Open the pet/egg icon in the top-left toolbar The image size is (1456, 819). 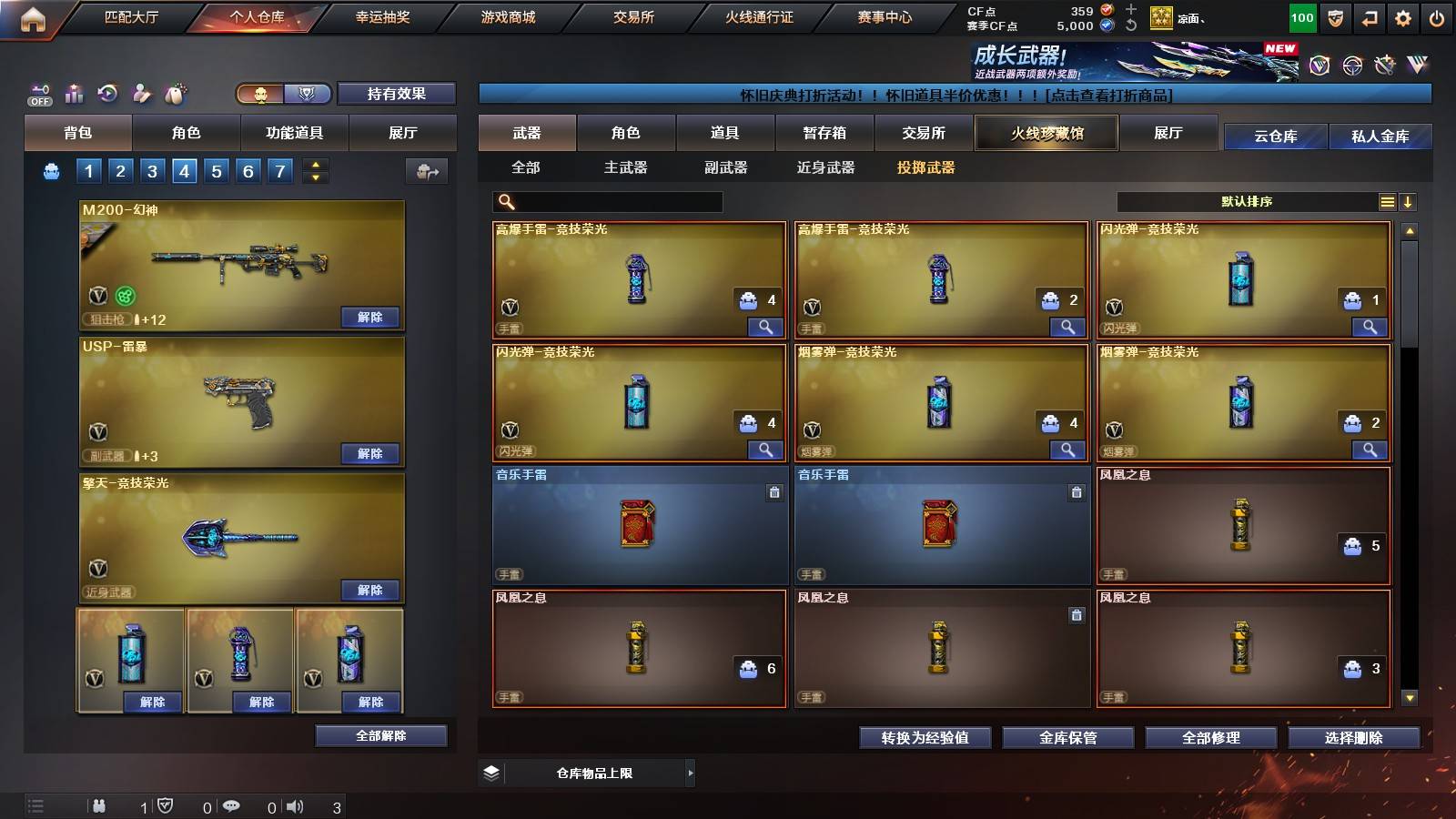177,94
